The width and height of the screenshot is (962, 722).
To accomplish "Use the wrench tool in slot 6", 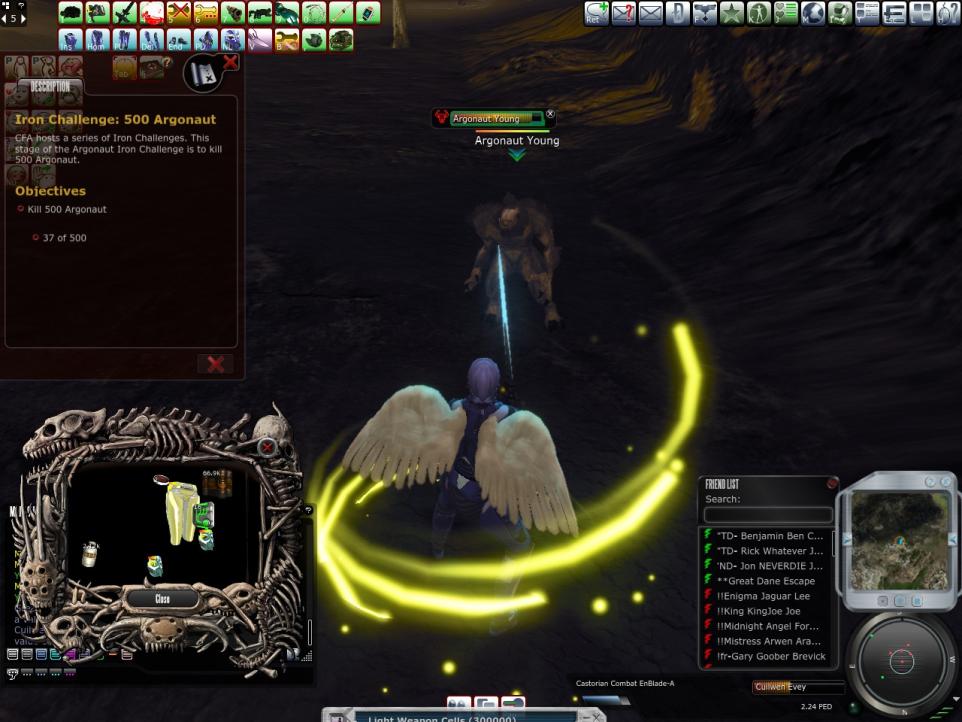I will (x=206, y=13).
